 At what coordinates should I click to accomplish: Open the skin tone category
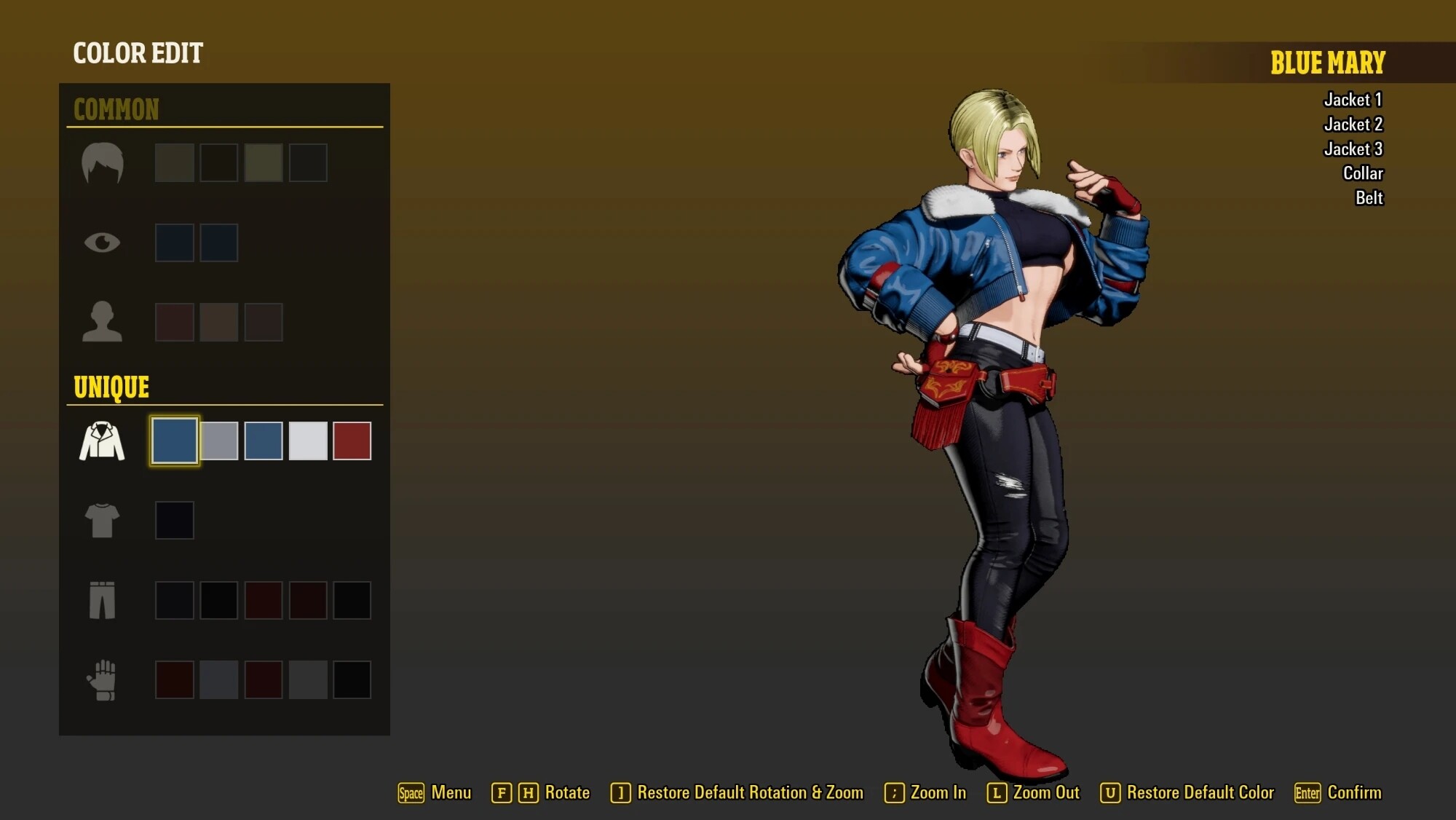tap(102, 322)
